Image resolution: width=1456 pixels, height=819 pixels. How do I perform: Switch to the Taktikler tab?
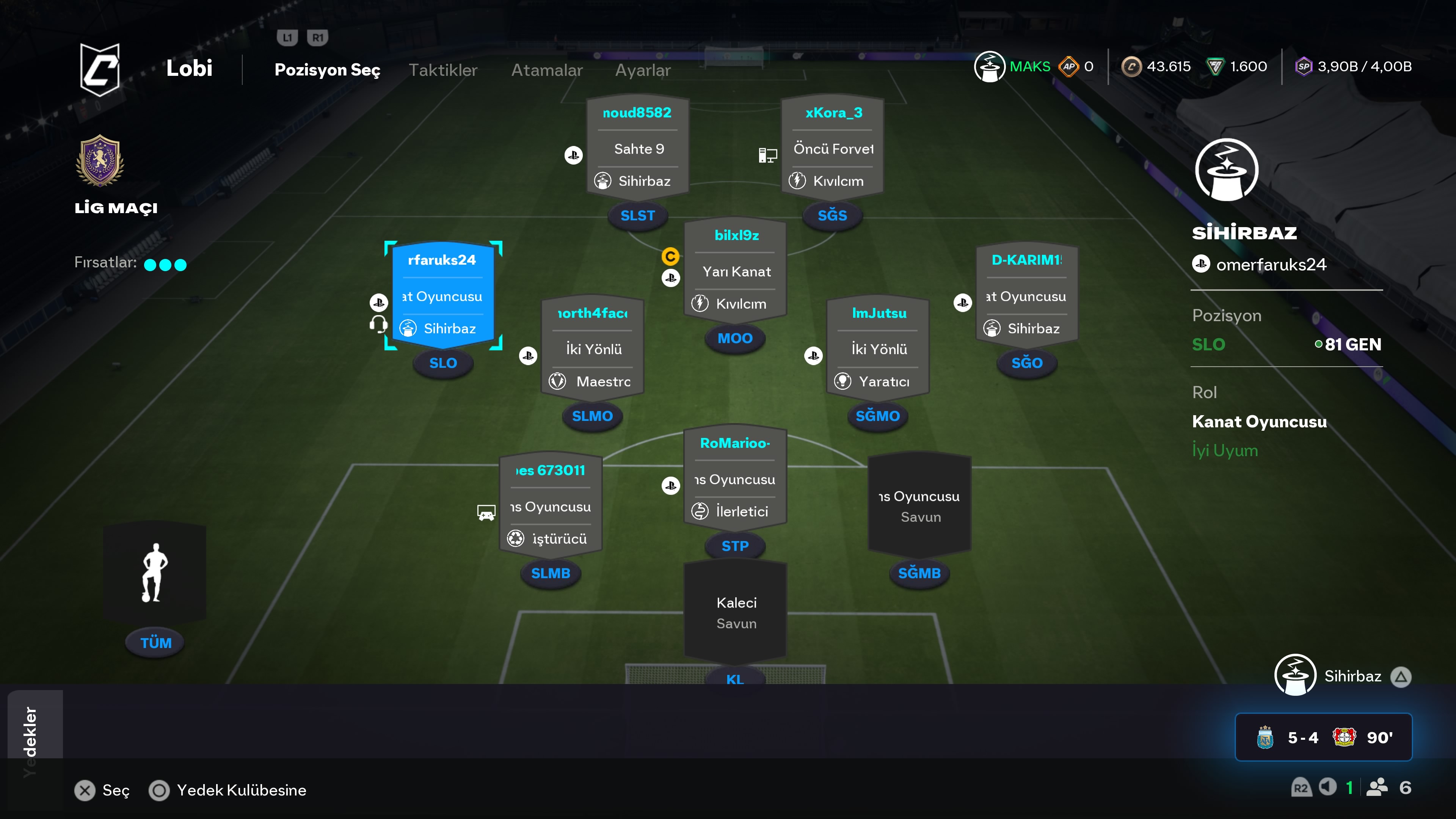(x=442, y=70)
